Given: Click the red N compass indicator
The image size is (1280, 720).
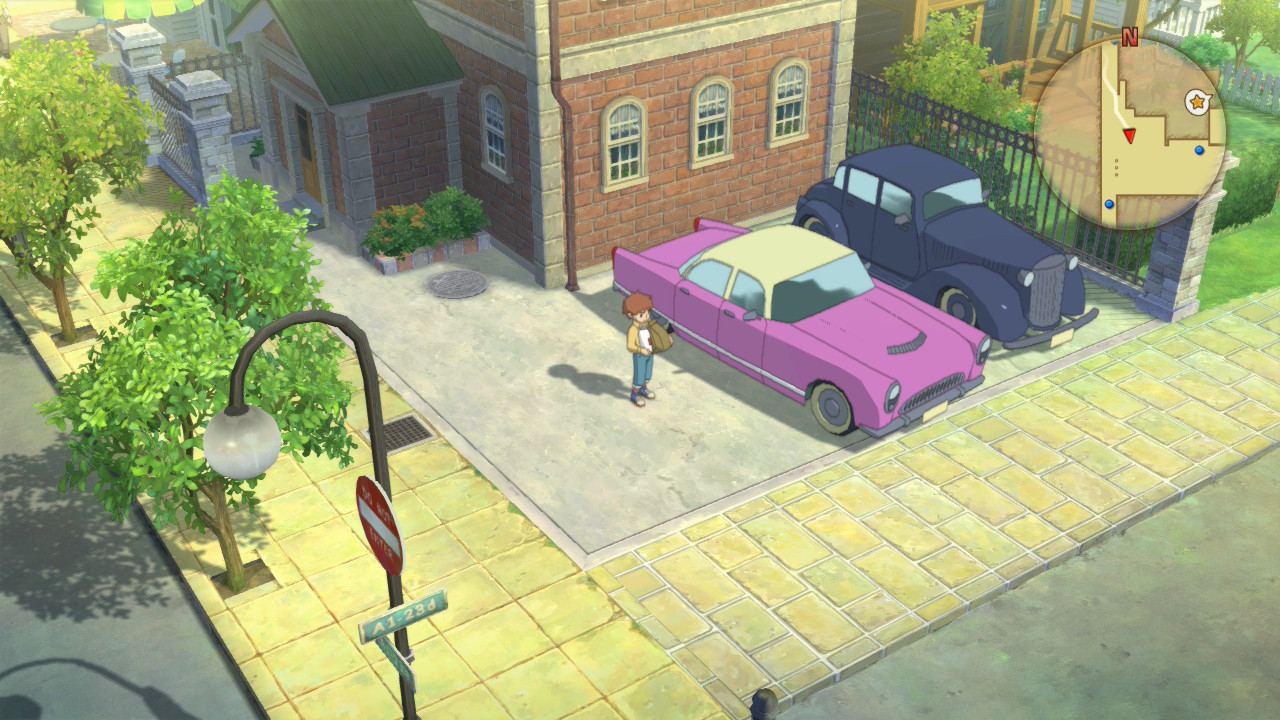Looking at the screenshot, I should pyautogui.click(x=1130, y=38).
